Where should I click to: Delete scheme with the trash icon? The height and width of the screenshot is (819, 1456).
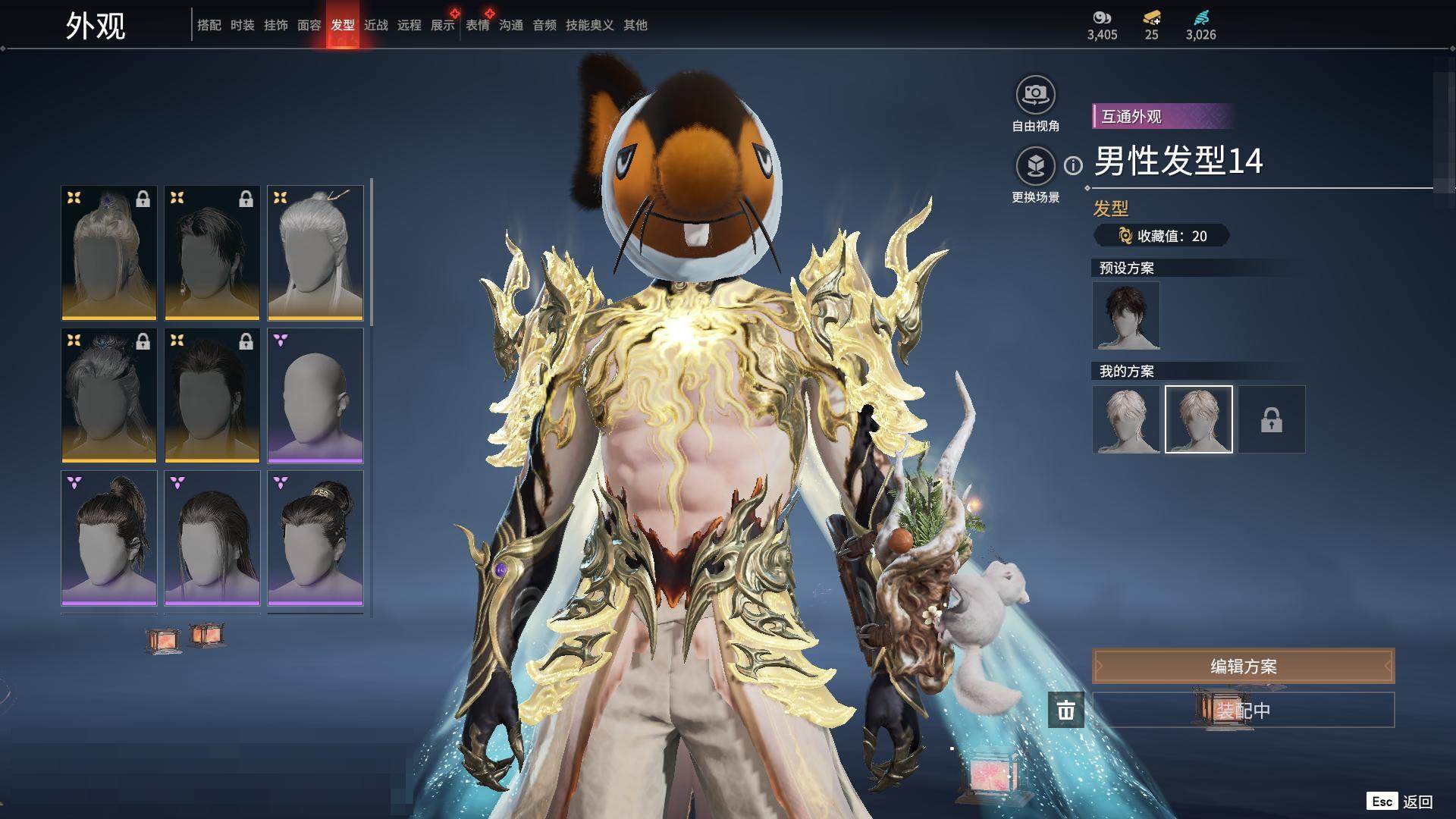tap(1066, 710)
